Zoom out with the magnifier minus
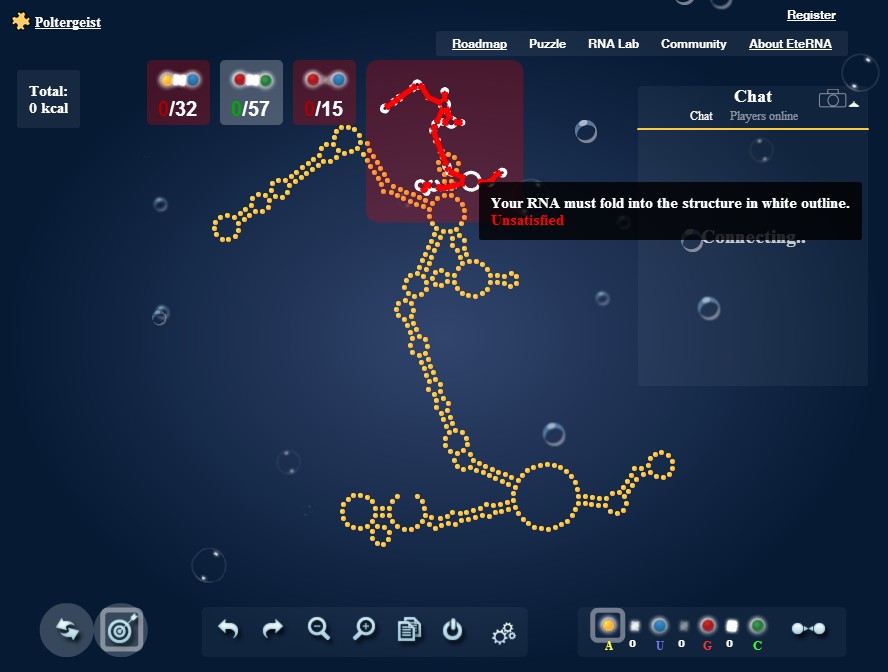 coord(319,629)
